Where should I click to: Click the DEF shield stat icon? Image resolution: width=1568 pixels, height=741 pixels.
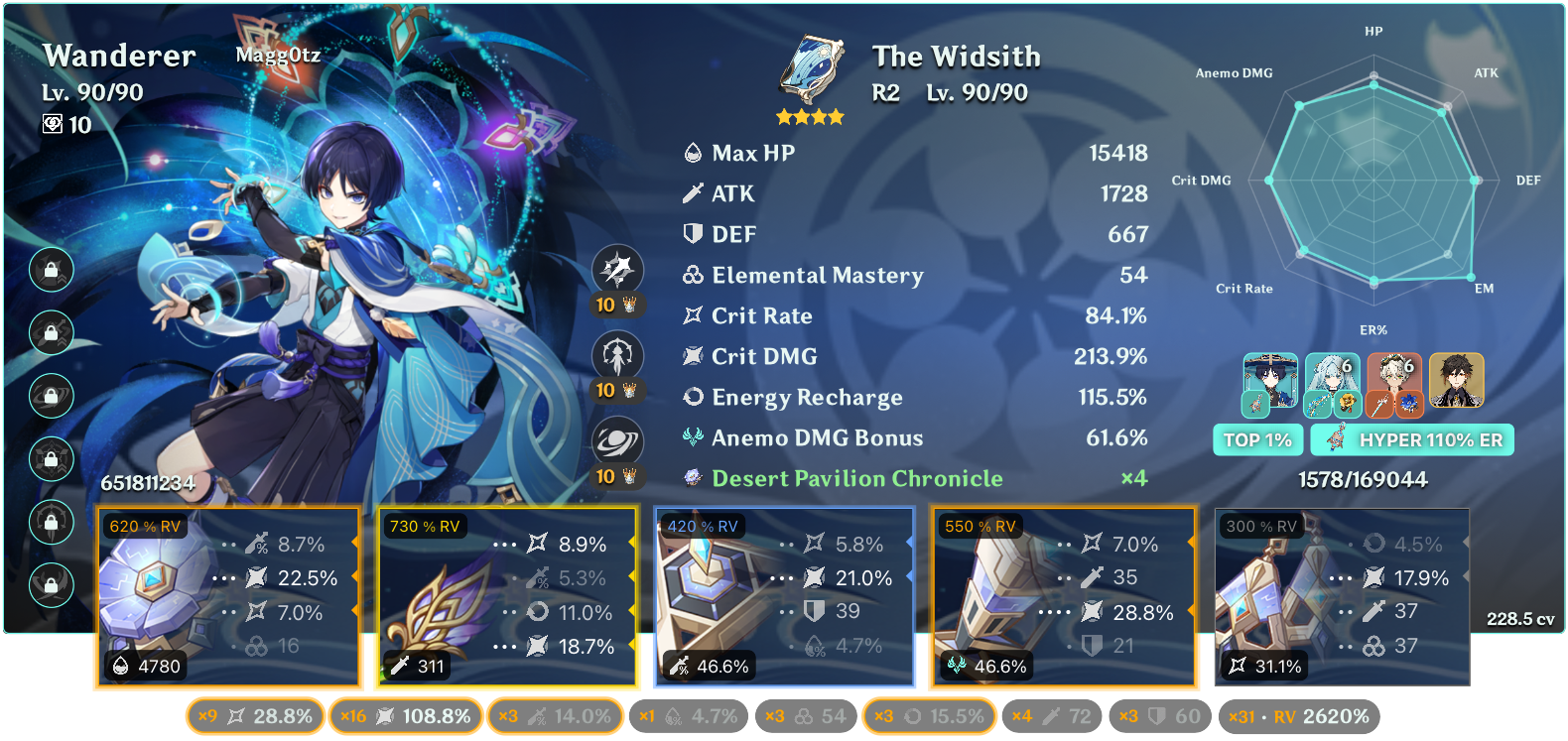pos(692,234)
